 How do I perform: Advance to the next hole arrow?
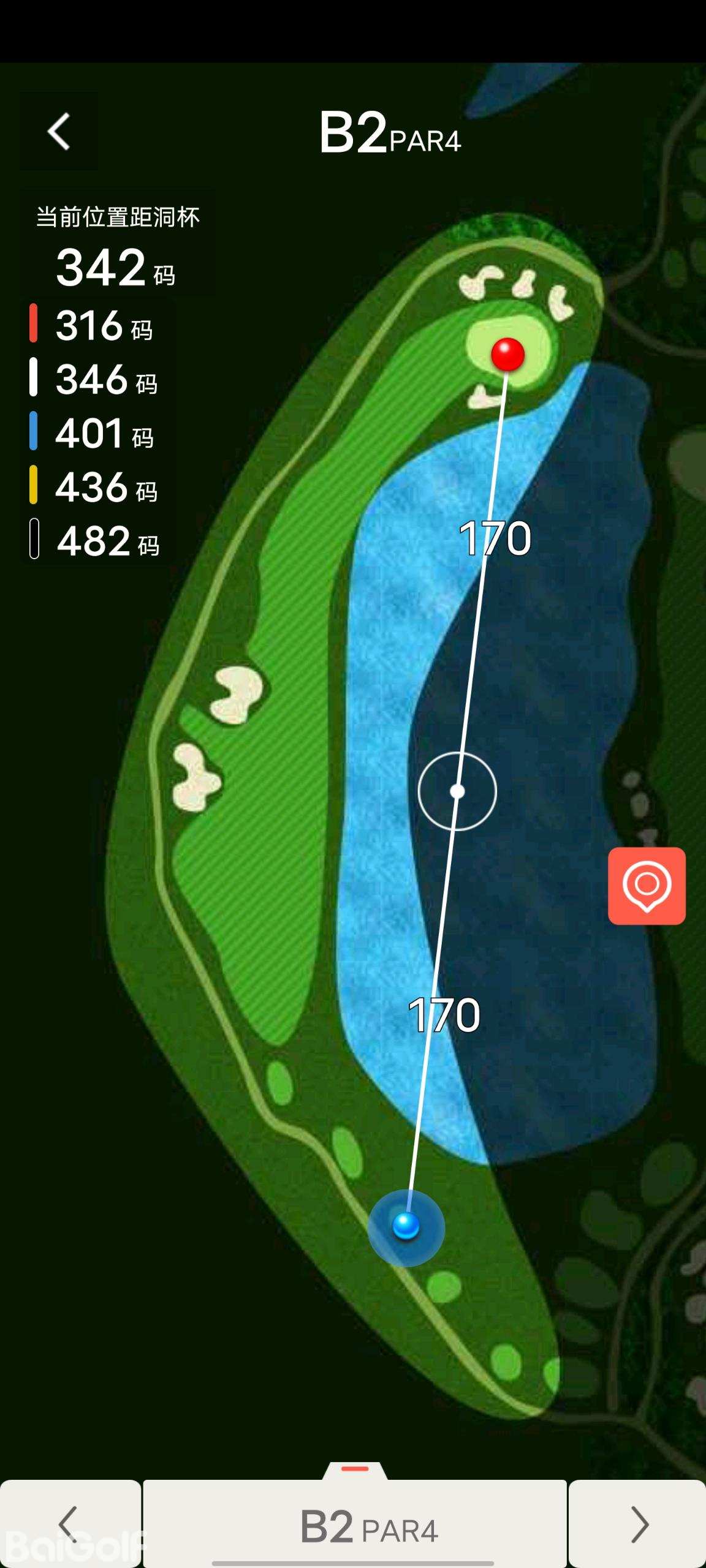tap(638, 1524)
